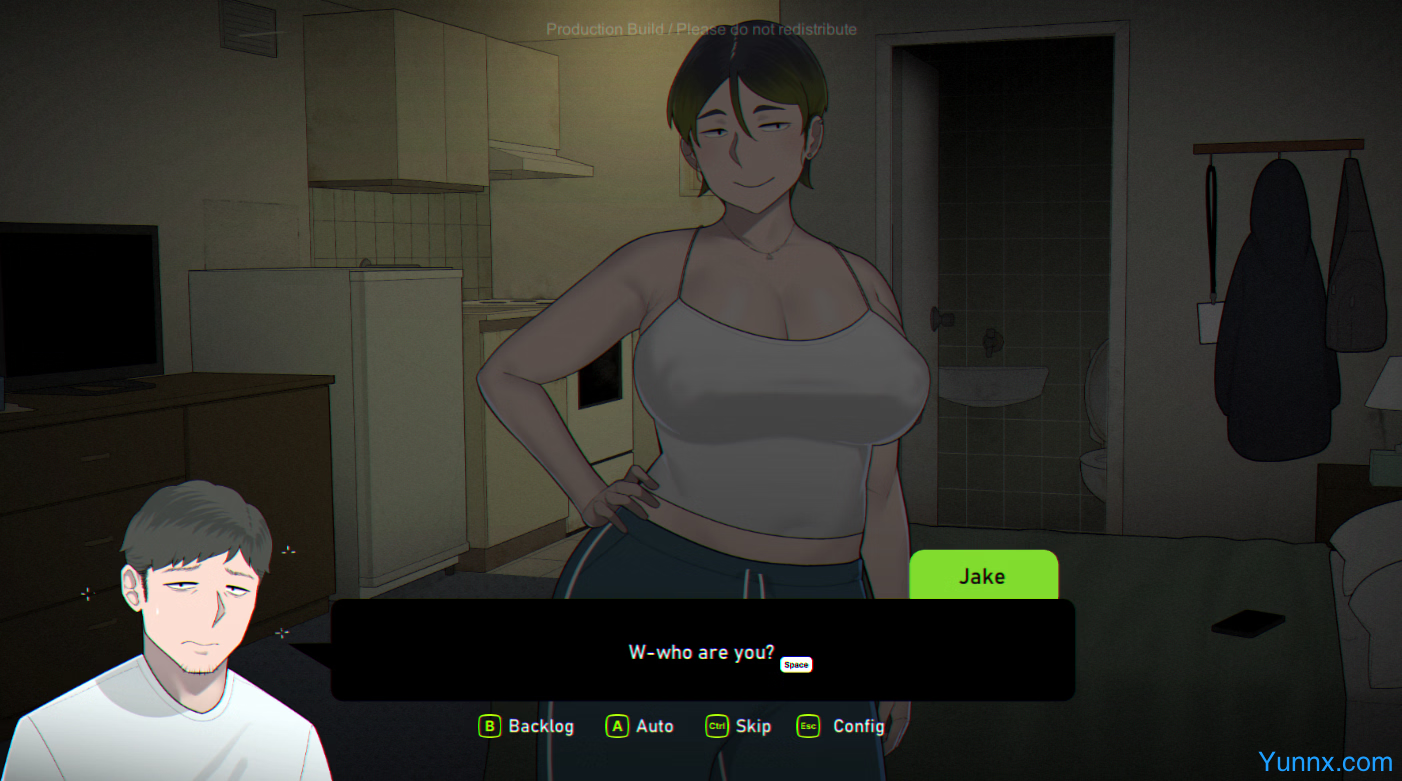Open the Config menu
Image resolution: width=1402 pixels, height=781 pixels.
[x=841, y=726]
